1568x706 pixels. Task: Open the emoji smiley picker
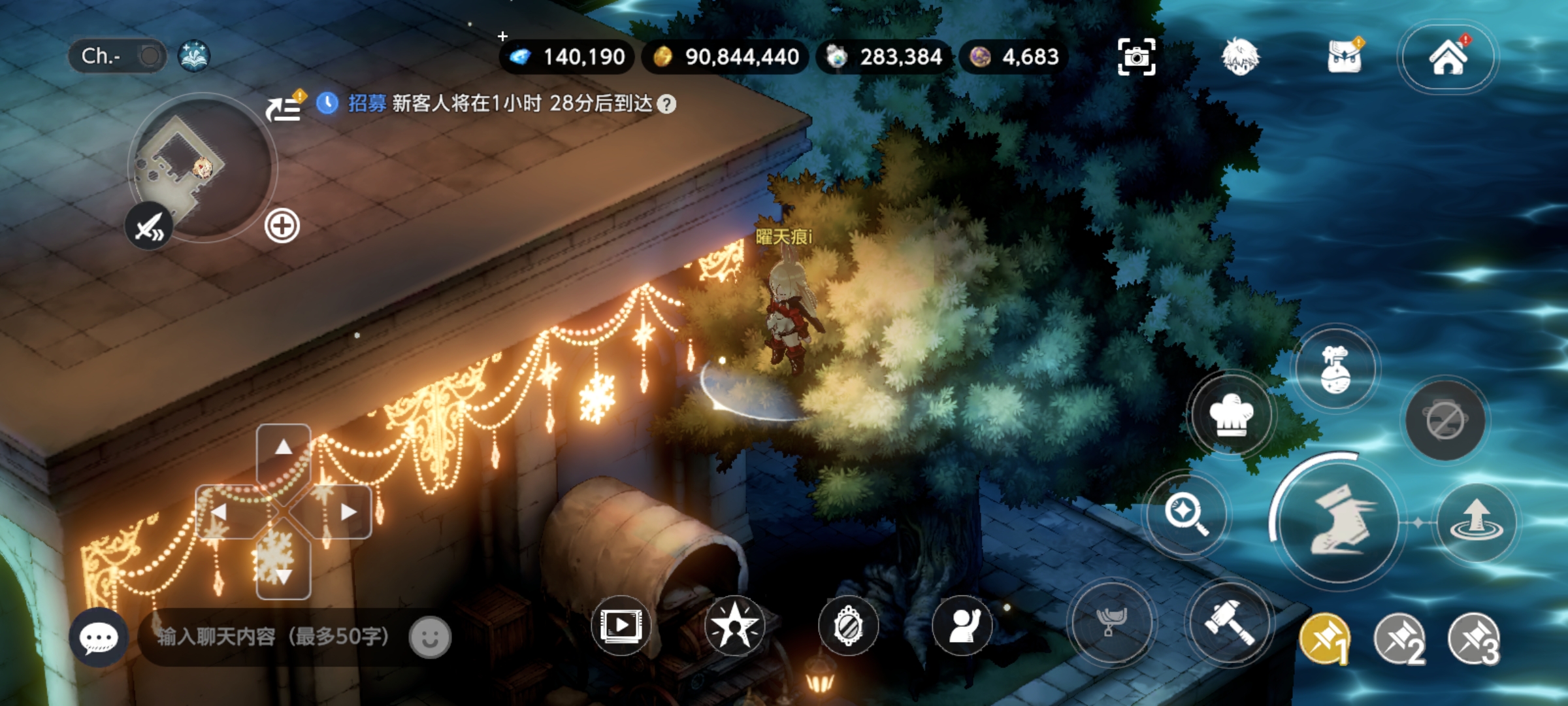(x=430, y=637)
